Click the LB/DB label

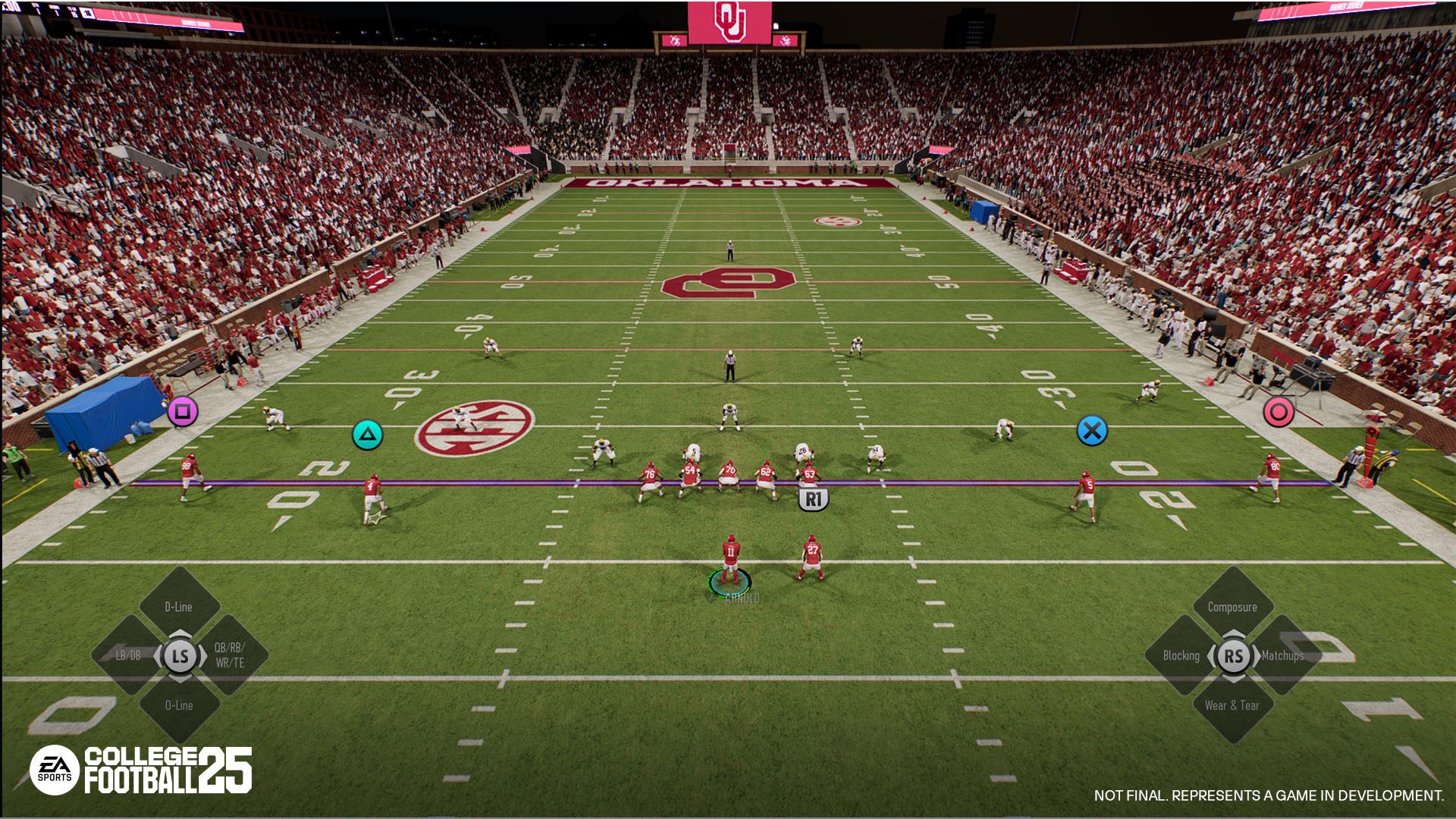(x=128, y=655)
